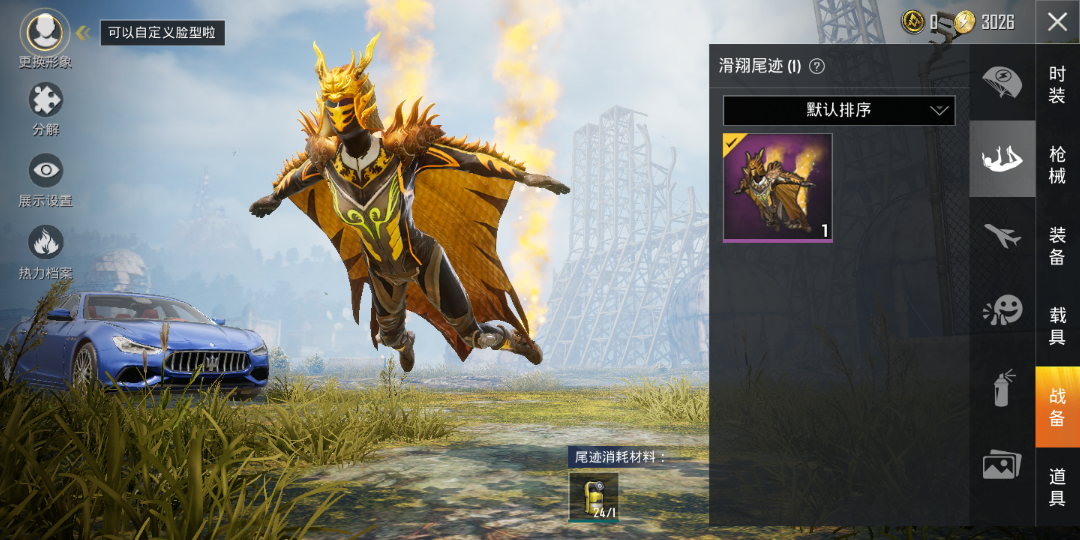Screen dimensions: 1080x540
Task: Open the 热力档案 flame icon
Action: pyautogui.click(x=45, y=243)
